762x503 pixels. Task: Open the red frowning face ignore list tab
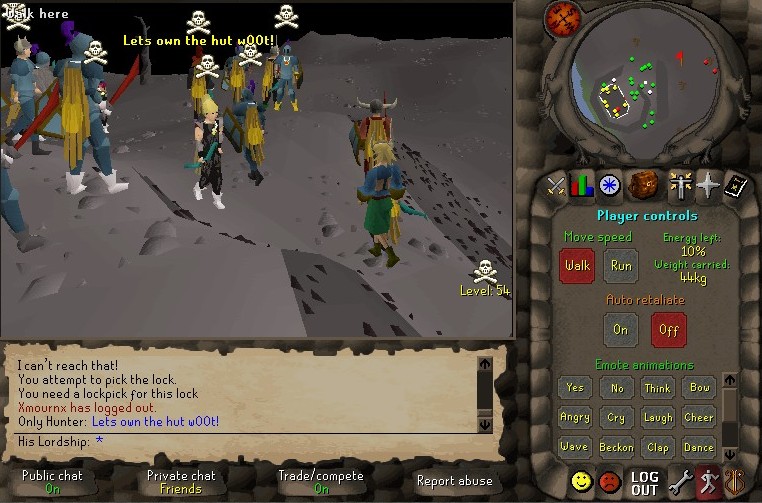(610, 482)
